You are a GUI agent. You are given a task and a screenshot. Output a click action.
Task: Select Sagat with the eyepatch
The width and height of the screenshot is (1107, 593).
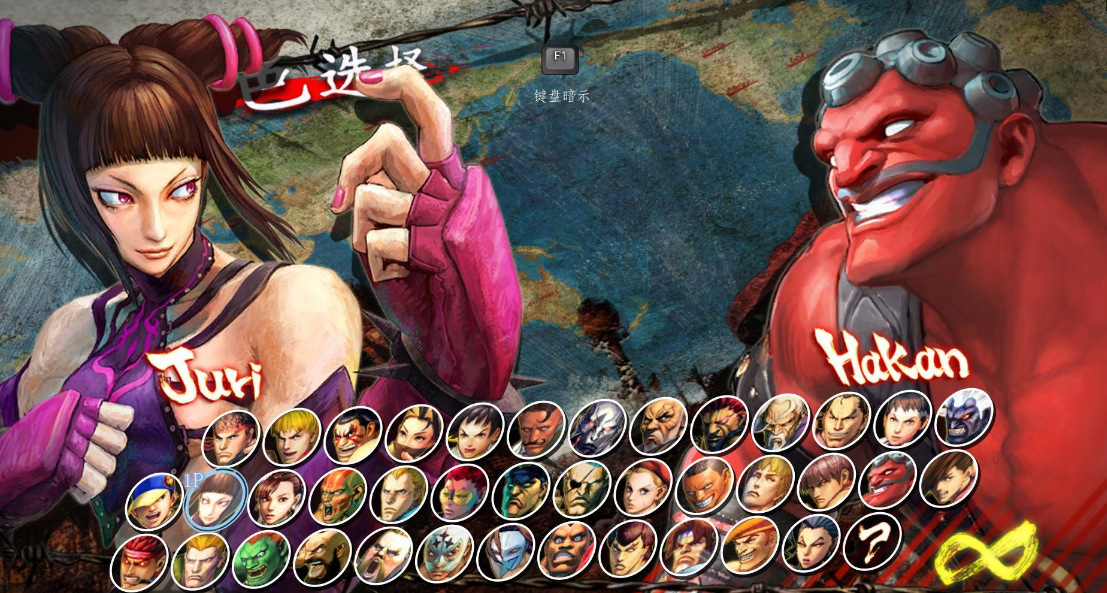(581, 488)
